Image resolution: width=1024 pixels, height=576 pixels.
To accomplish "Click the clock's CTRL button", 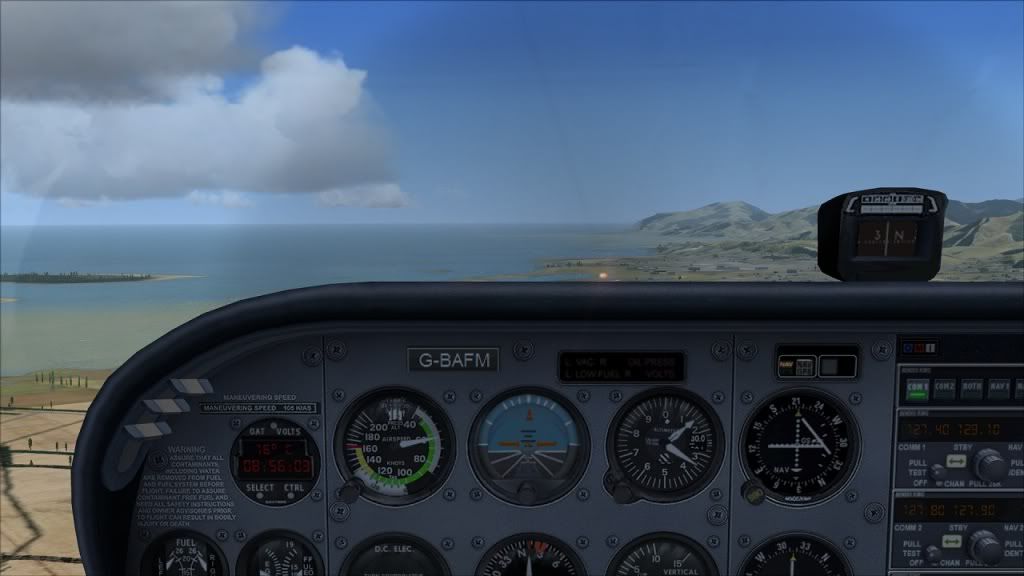I will pyautogui.click(x=295, y=489).
